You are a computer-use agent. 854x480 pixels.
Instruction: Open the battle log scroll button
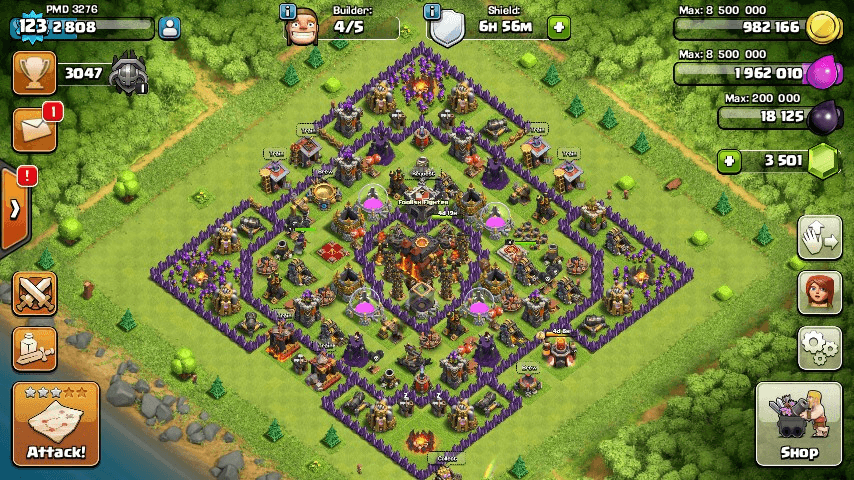34,347
